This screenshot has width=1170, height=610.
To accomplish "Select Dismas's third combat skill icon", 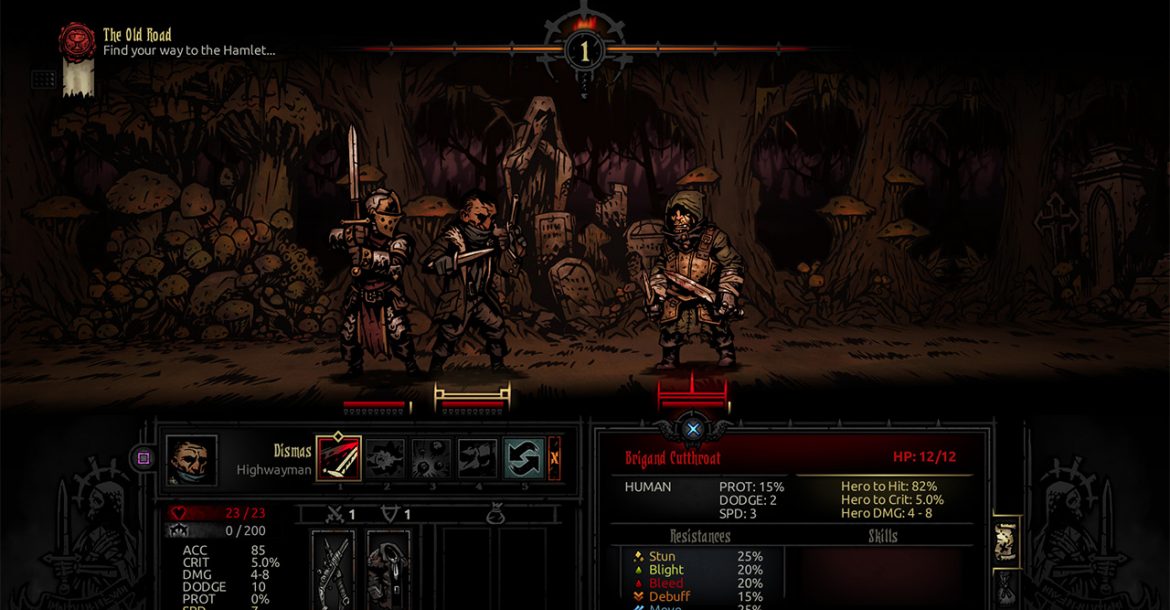I will [x=431, y=458].
